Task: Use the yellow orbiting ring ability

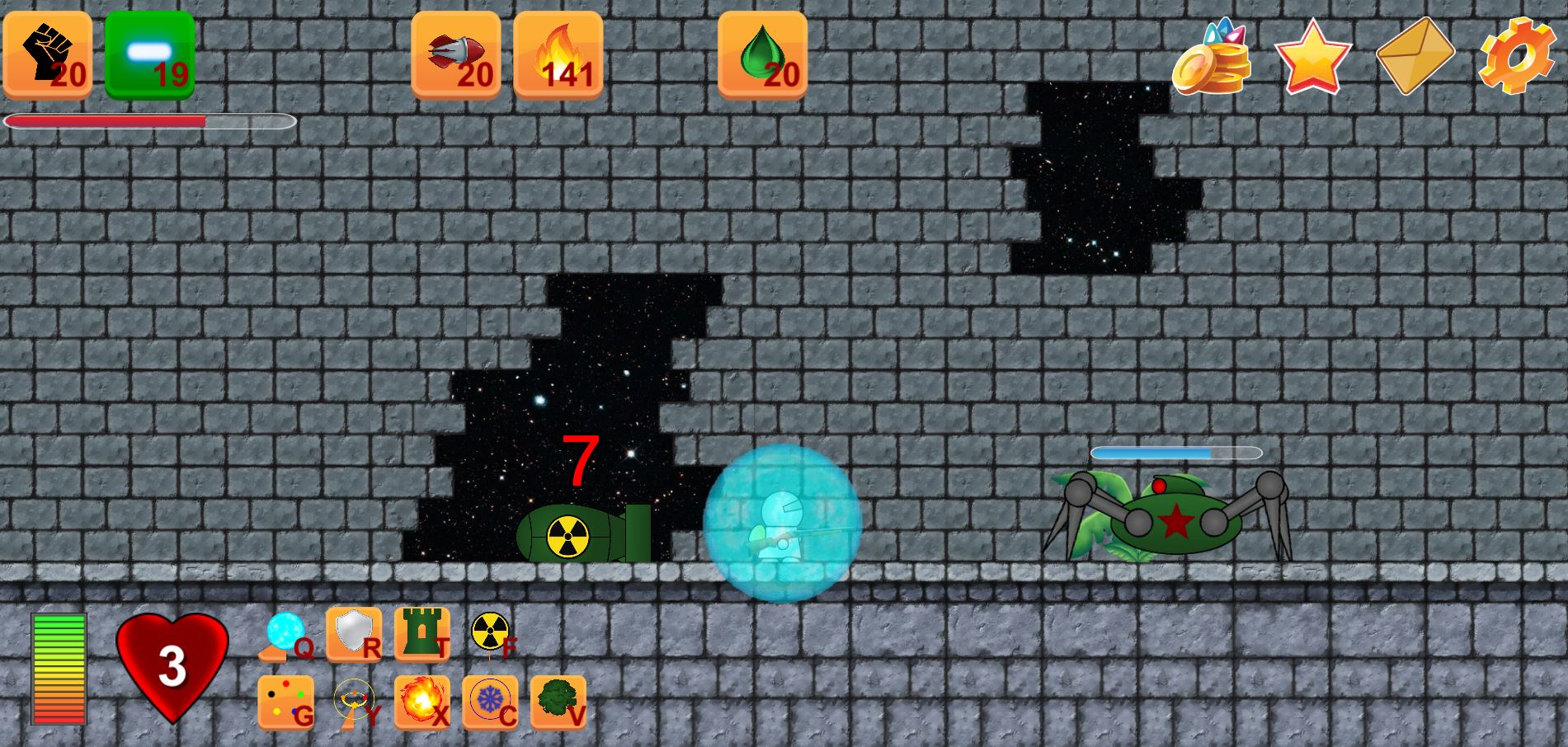Action: pyautogui.click(x=354, y=702)
